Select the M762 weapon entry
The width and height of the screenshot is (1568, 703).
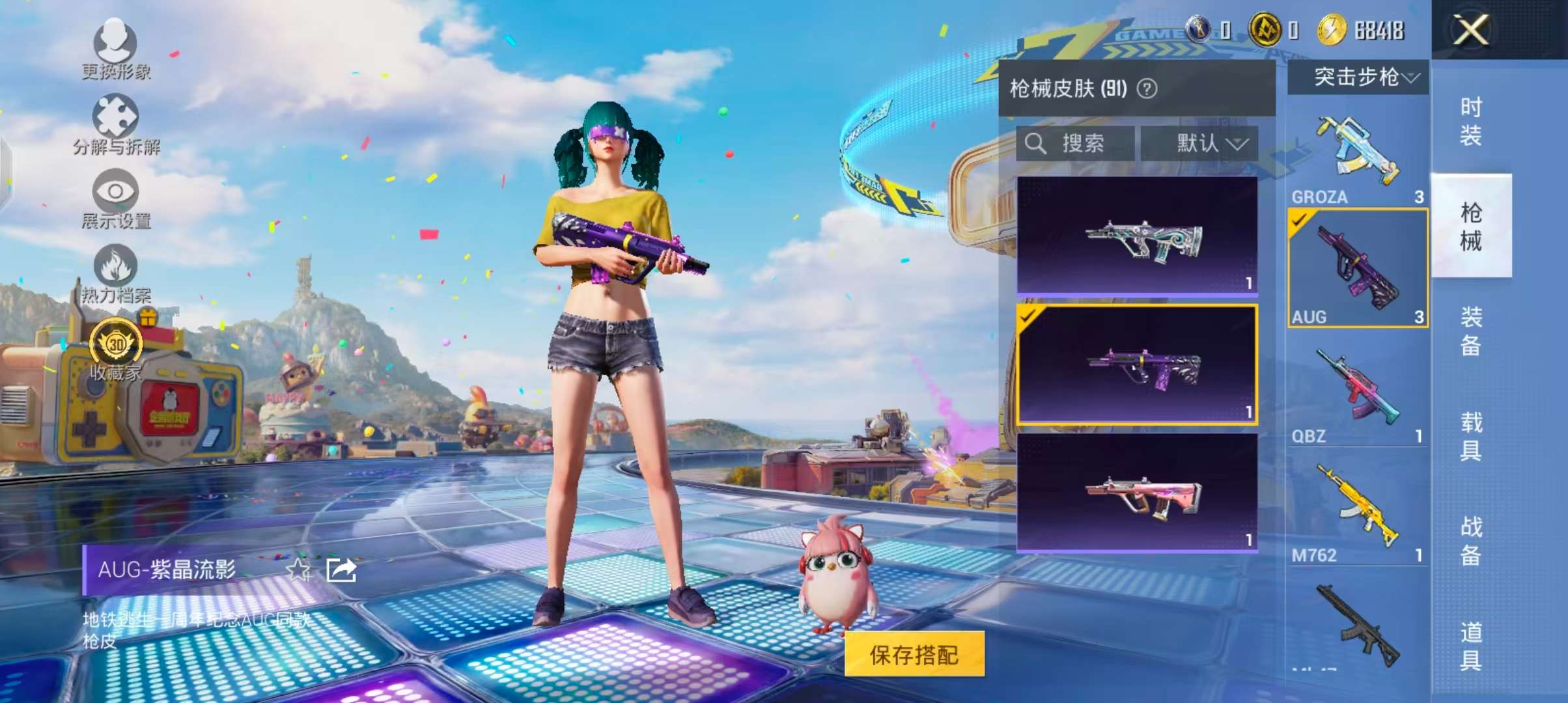click(1358, 514)
